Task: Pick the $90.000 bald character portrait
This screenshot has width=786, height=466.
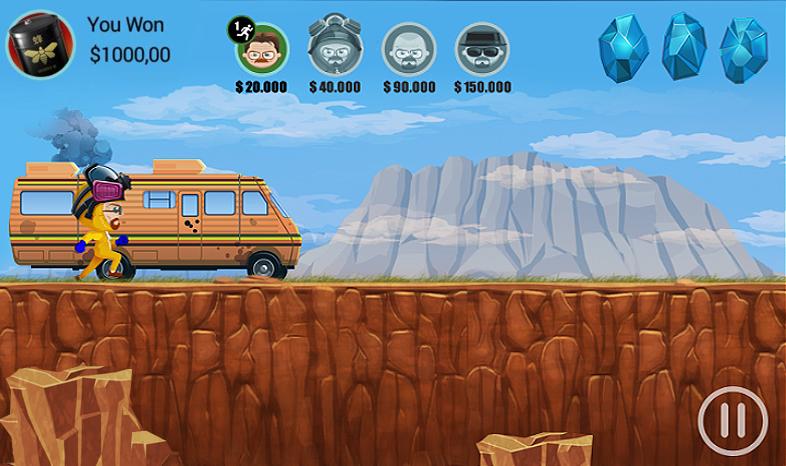Action: 409,48
